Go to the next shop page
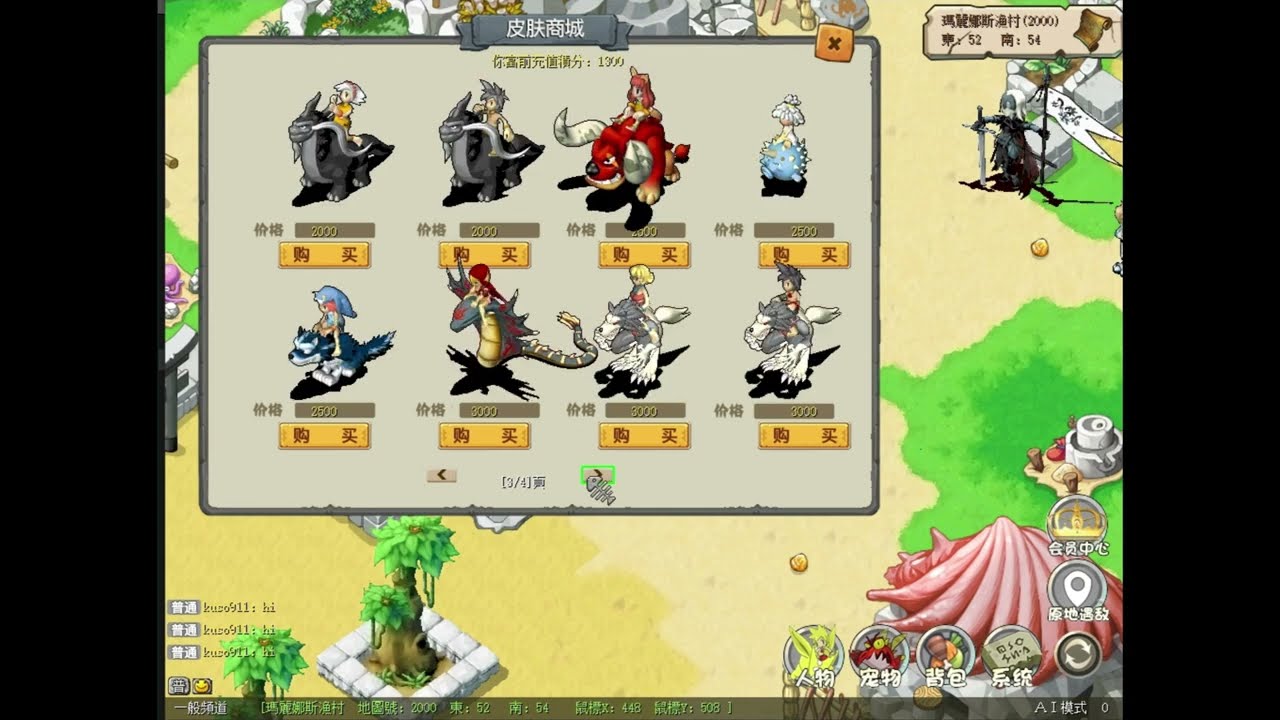This screenshot has width=1280, height=720. pos(597,475)
